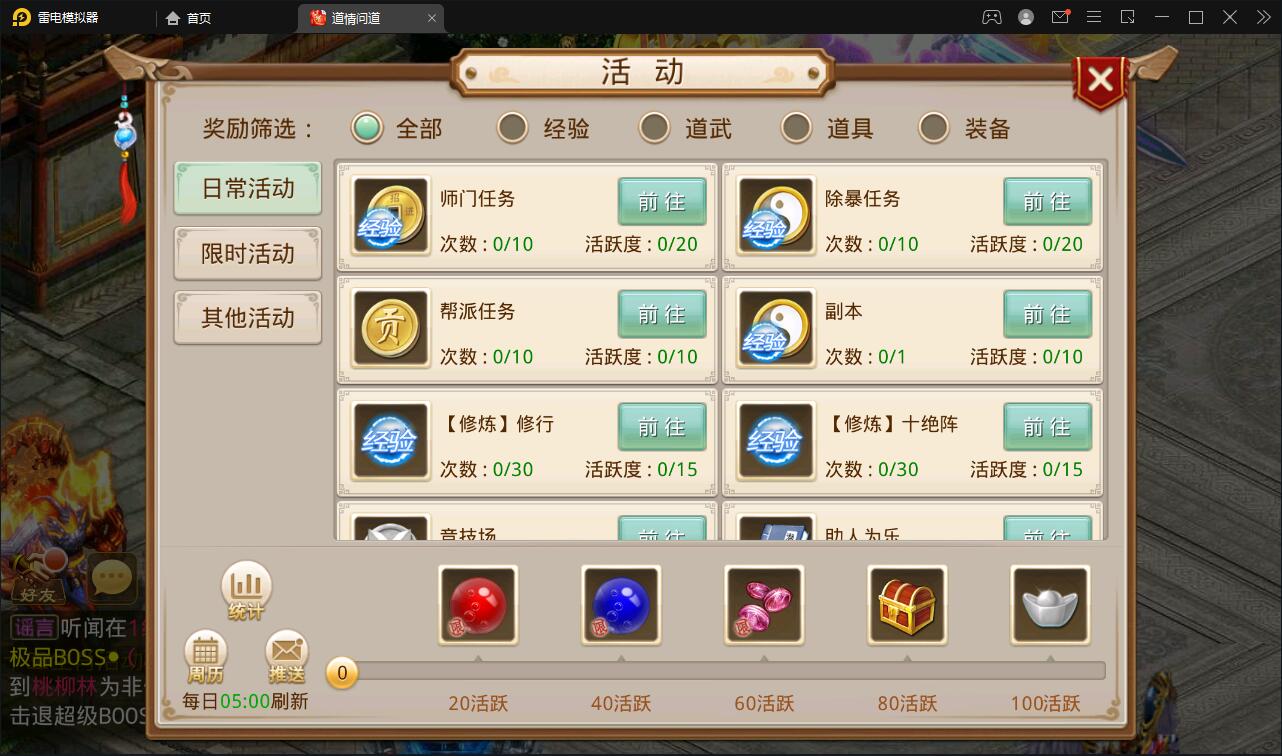Enable the 装备 reward filter

pyautogui.click(x=934, y=129)
